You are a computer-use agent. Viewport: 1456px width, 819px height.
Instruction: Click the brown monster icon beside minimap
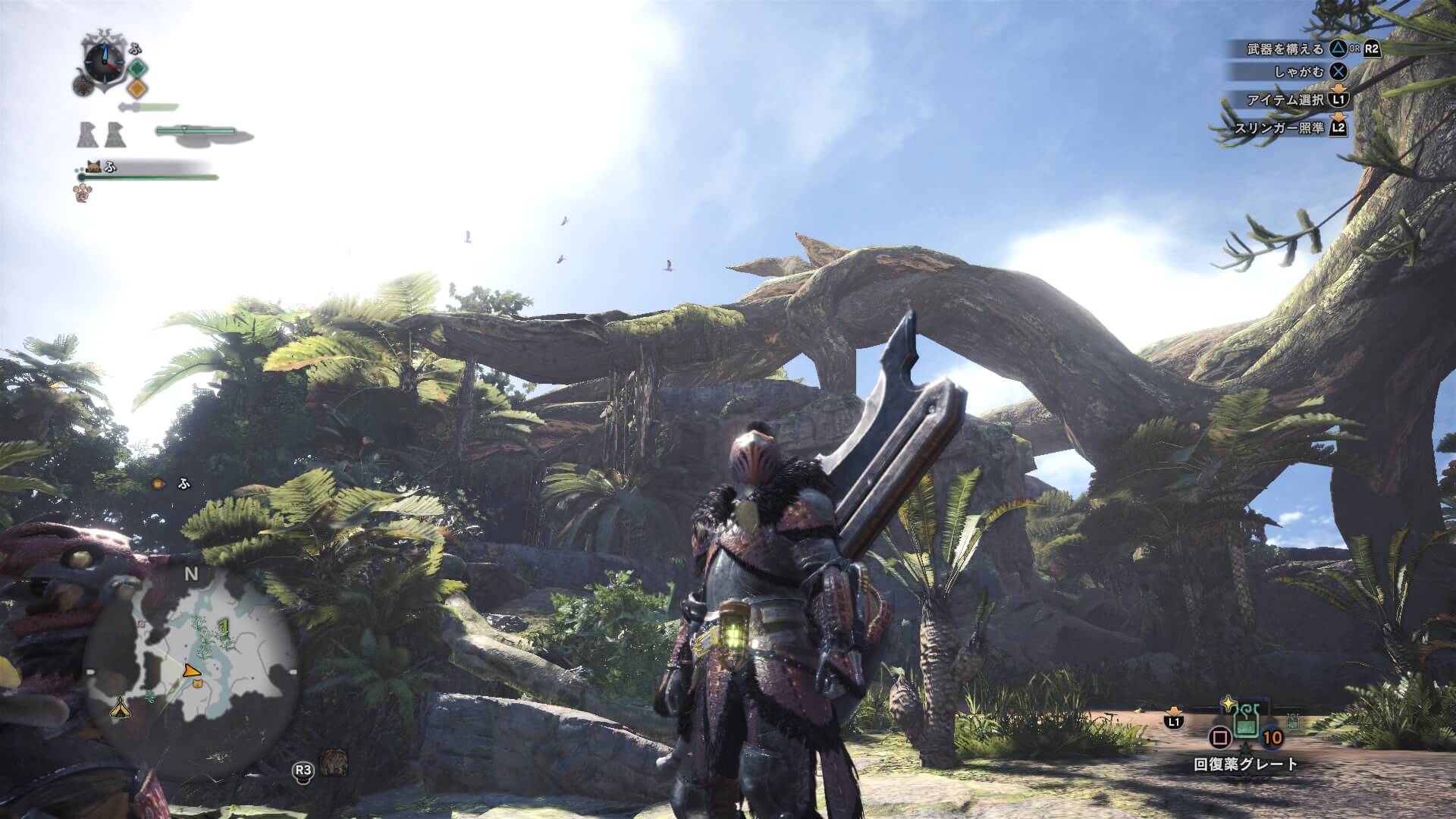(x=333, y=762)
